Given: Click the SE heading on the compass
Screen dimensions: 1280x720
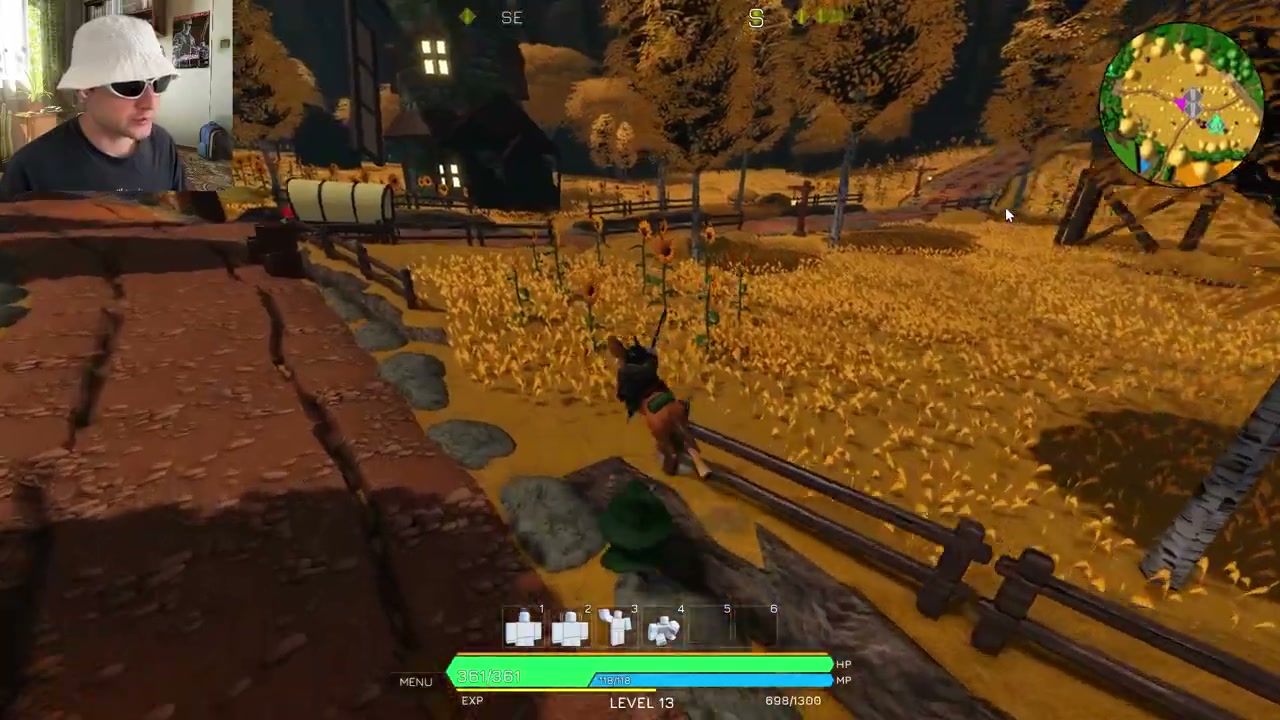Looking at the screenshot, I should pyautogui.click(x=511, y=17).
